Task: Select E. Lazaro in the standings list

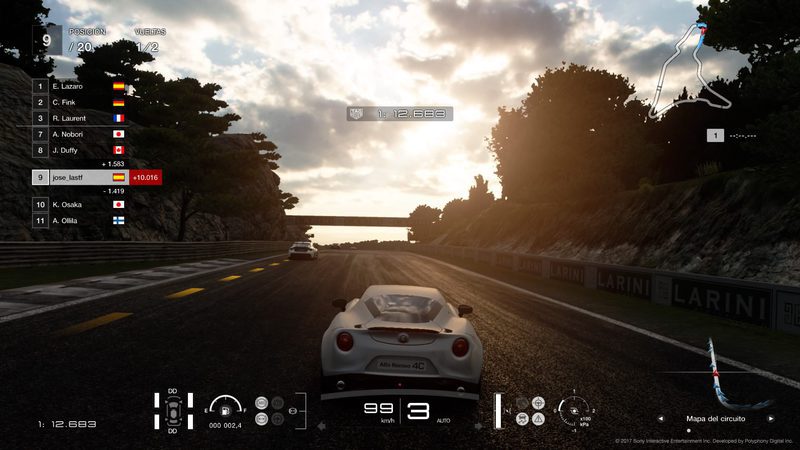Action: 80,87
